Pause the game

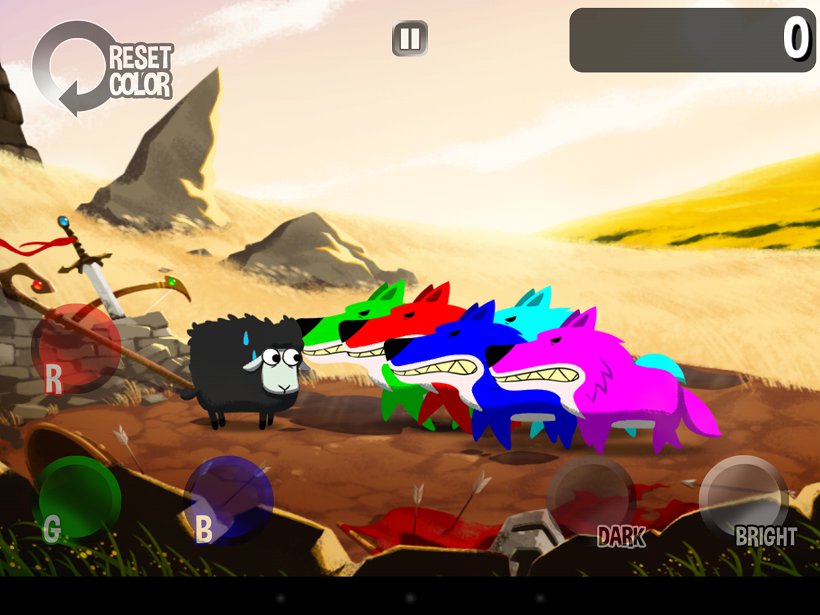coord(409,39)
